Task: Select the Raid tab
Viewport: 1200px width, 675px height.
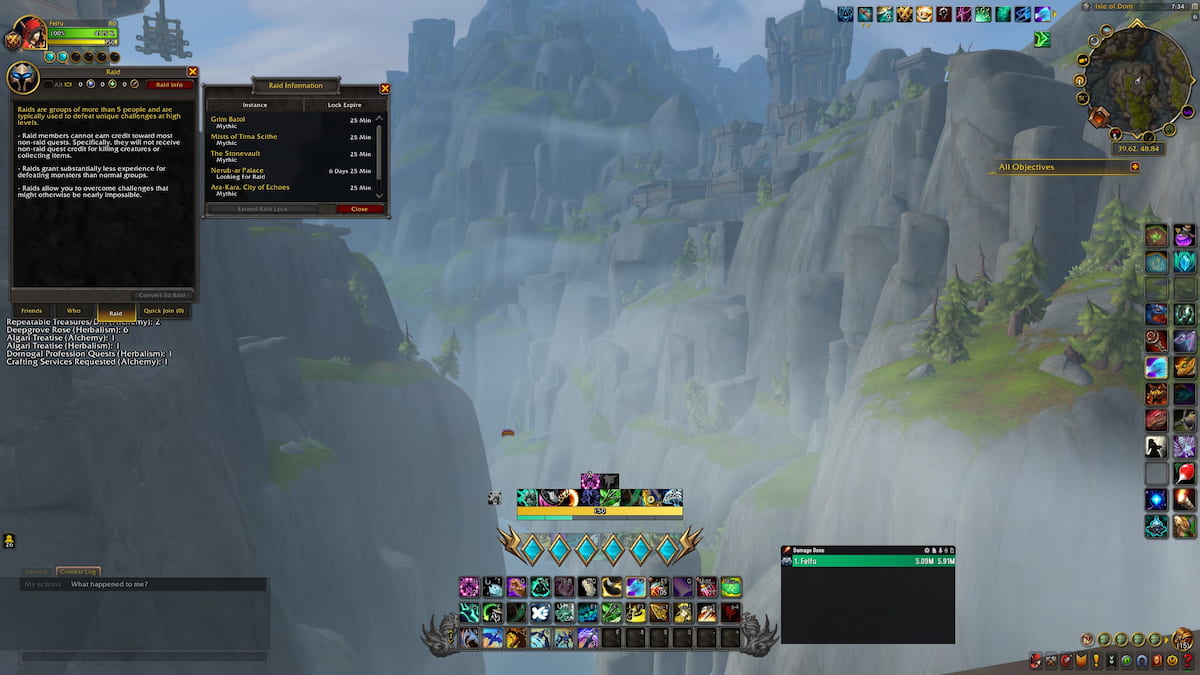Action: coord(116,313)
